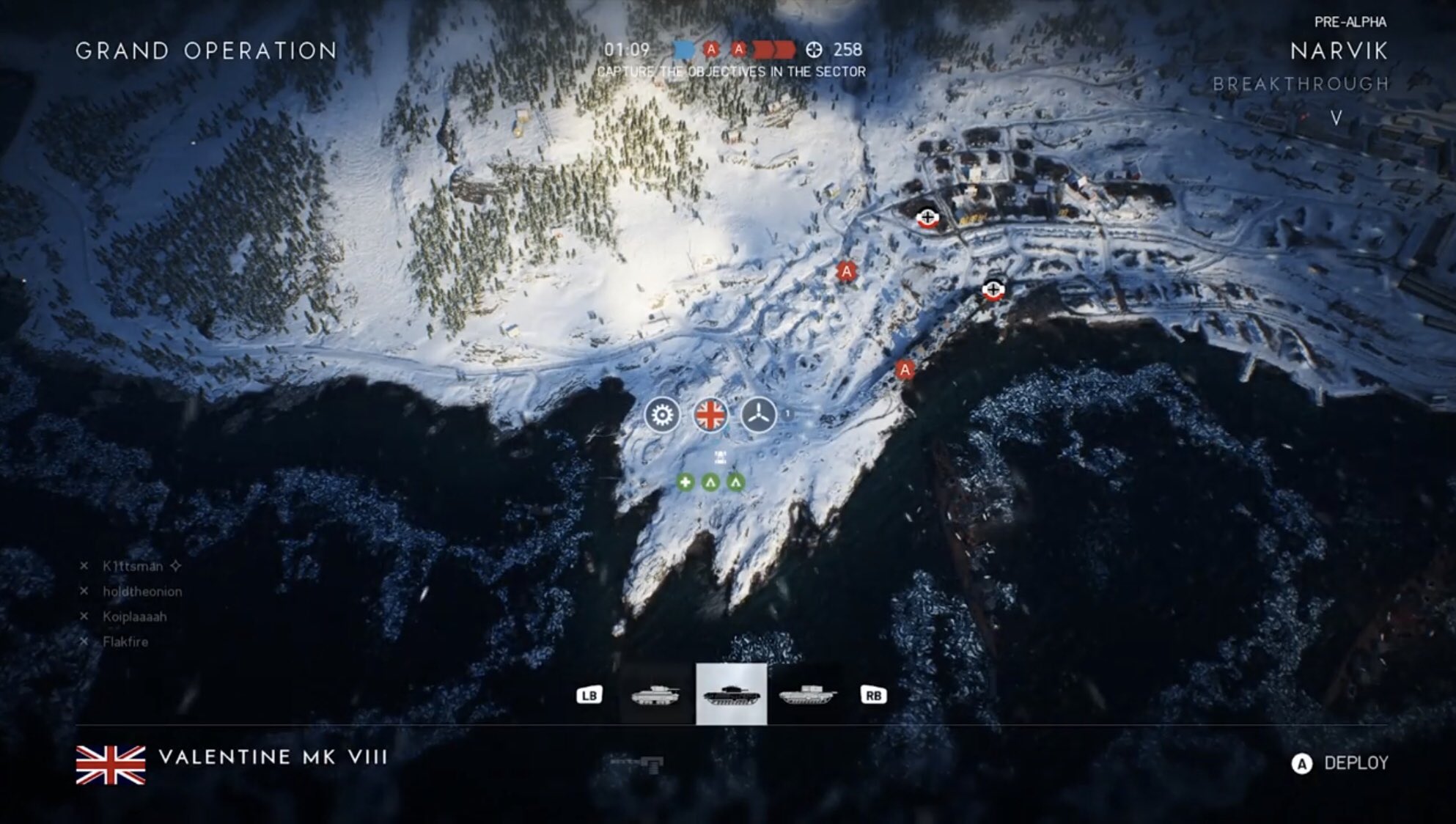1456x824 pixels.
Task: Select squad member Koiplaaaah in the list
Action: coord(134,617)
